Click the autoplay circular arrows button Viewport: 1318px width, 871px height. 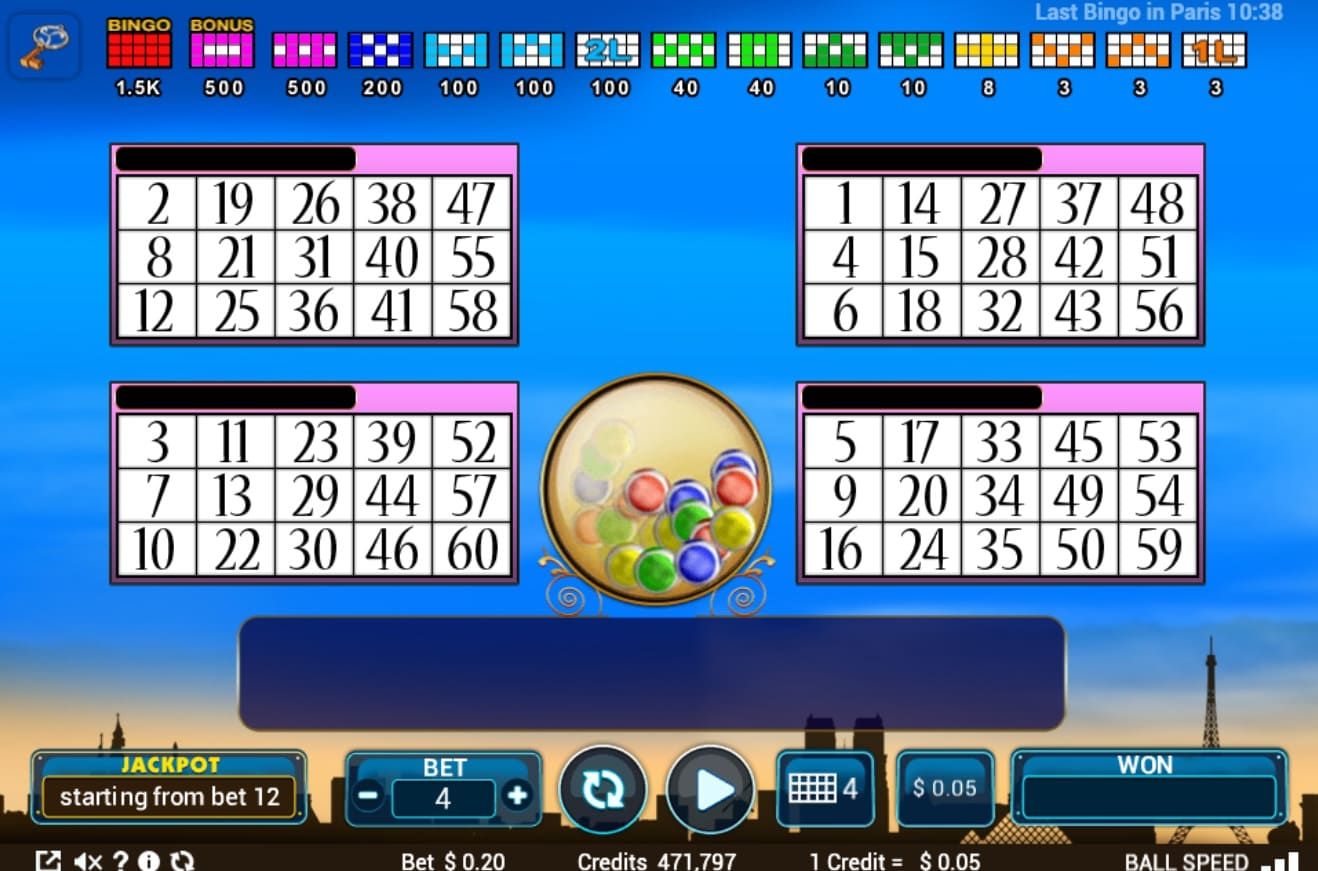point(601,790)
